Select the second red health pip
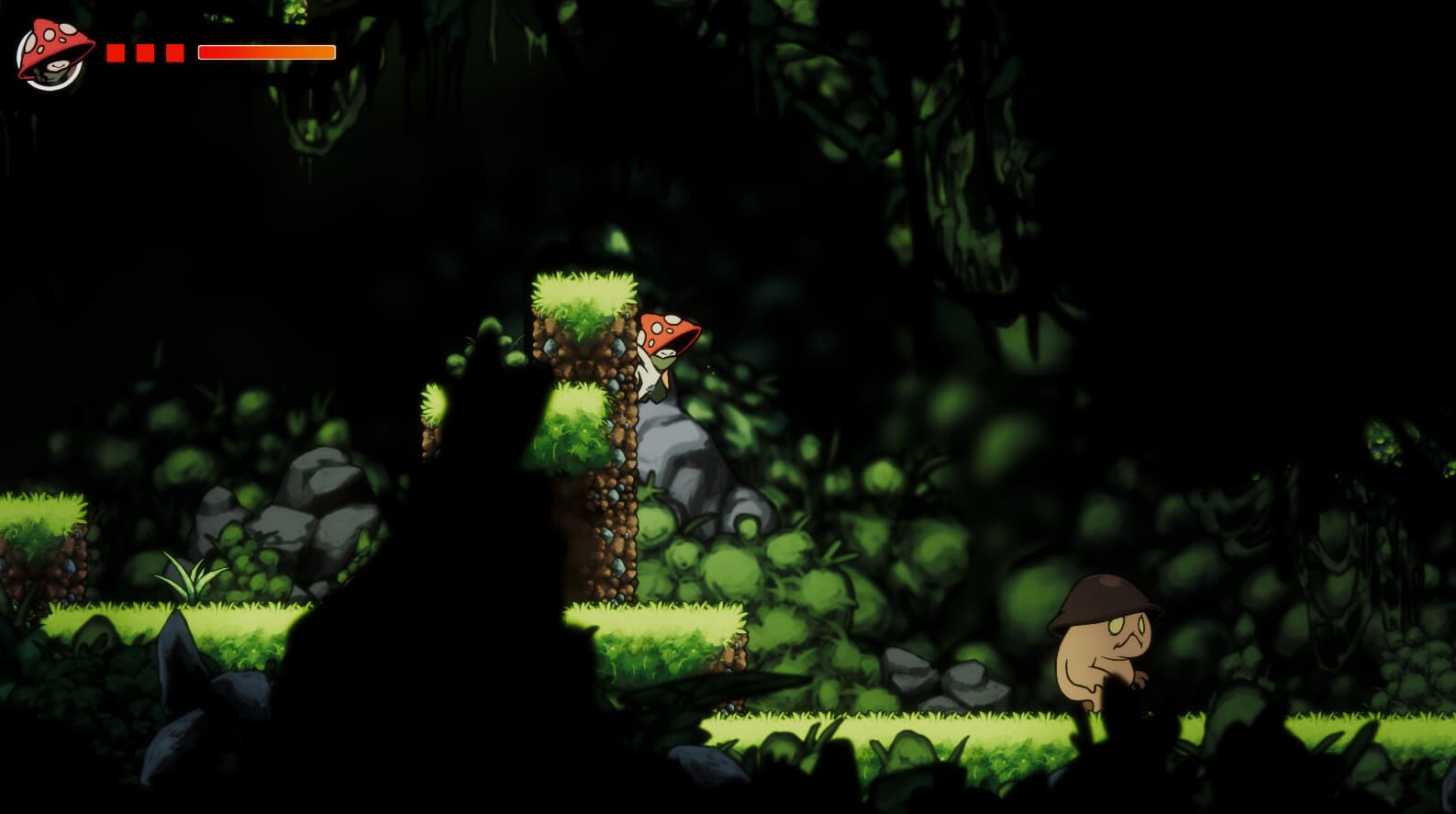1456x814 pixels. click(146, 52)
